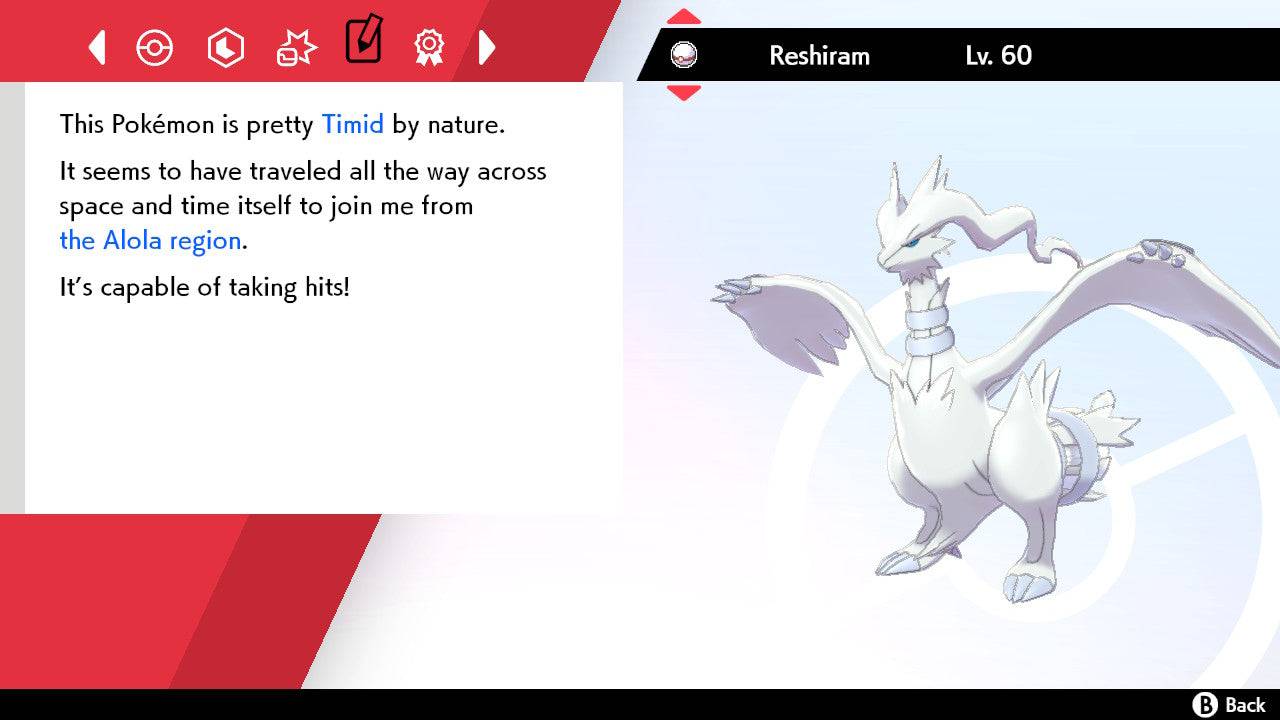Screen dimensions: 1280x720
Task: Collapse back one page via left chevron
Action: [x=96, y=46]
